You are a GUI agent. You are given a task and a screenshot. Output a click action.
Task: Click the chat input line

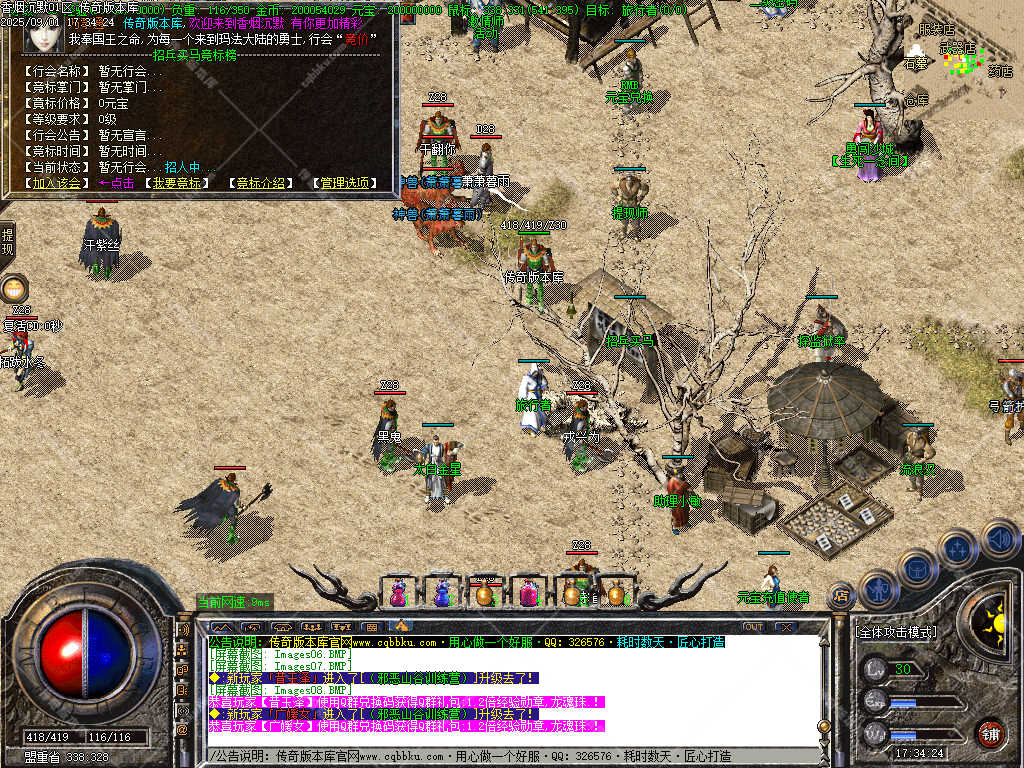pyautogui.click(x=500, y=757)
